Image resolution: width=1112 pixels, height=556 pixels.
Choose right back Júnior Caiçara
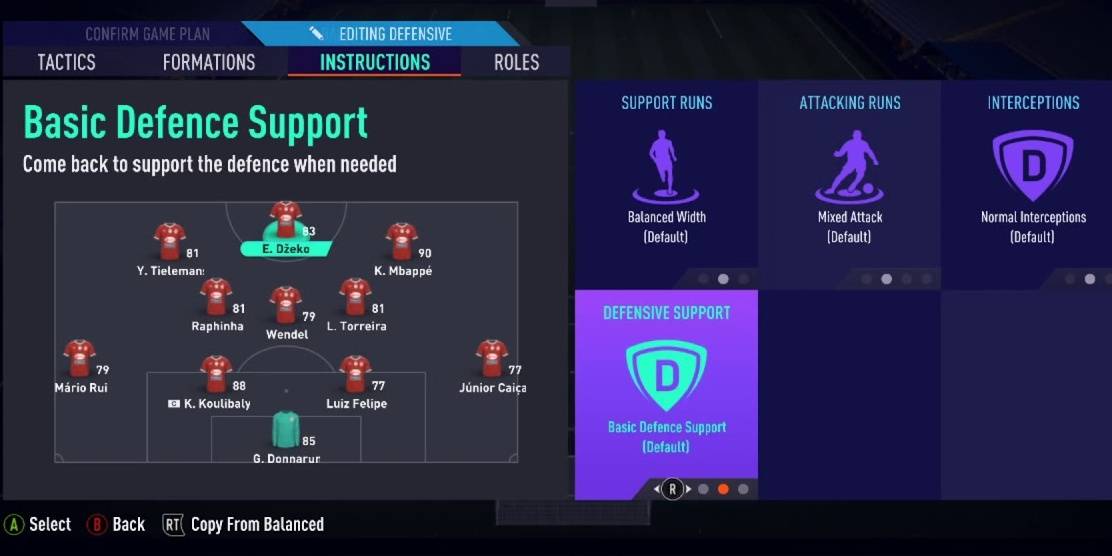tap(491, 358)
